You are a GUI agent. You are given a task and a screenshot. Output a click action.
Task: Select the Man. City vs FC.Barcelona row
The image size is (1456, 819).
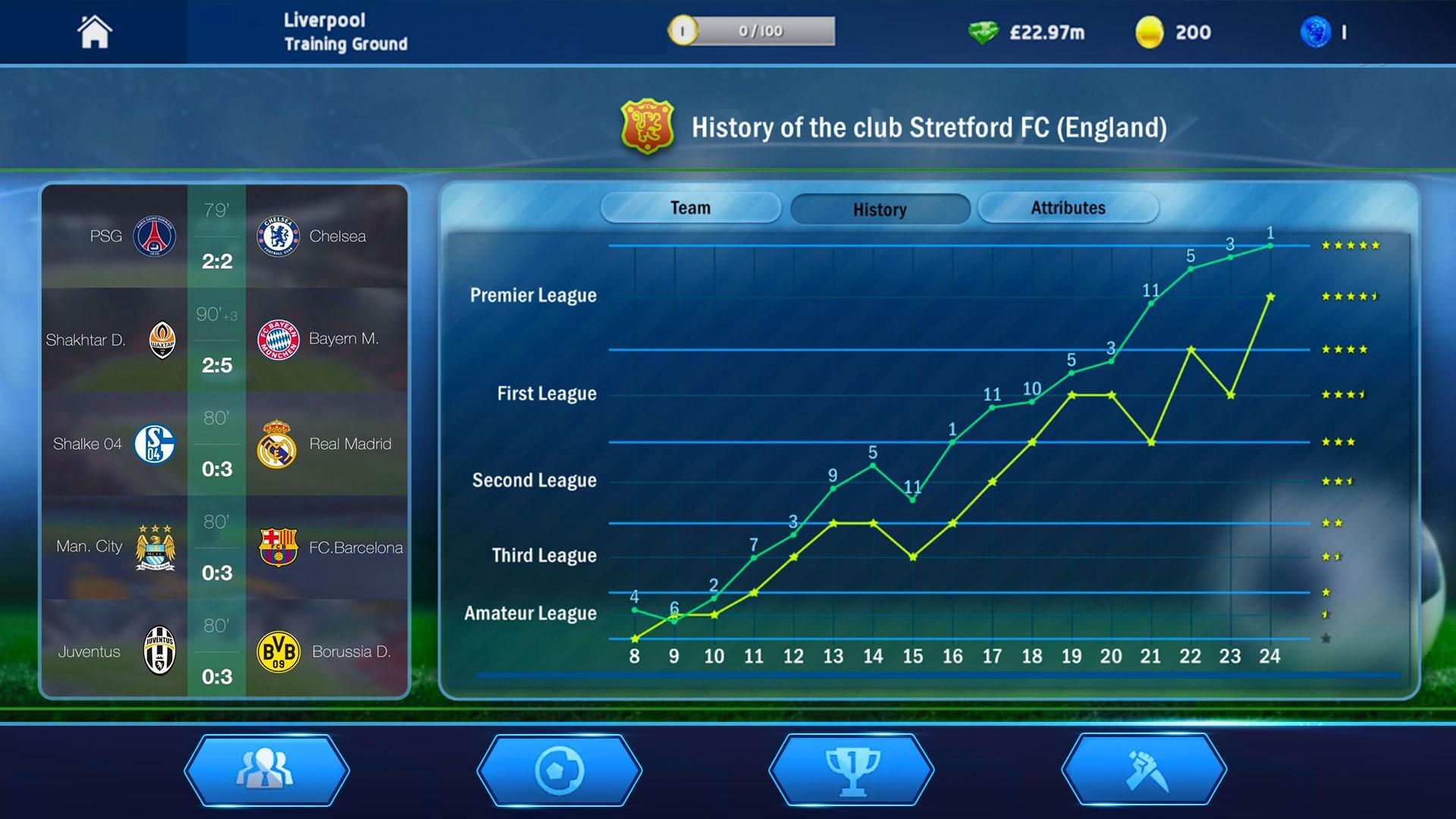click(x=224, y=548)
